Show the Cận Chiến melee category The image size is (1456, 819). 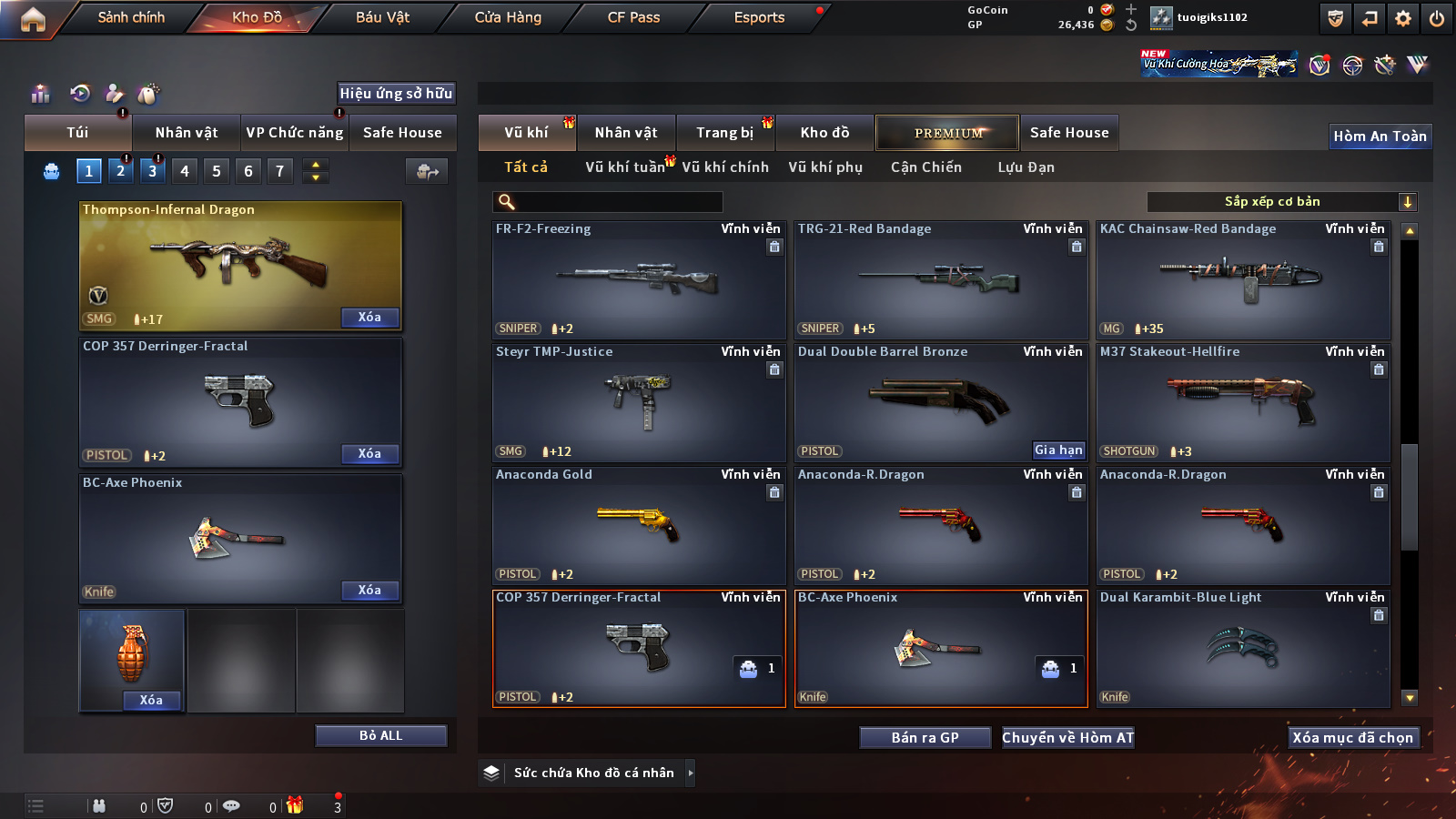[925, 167]
